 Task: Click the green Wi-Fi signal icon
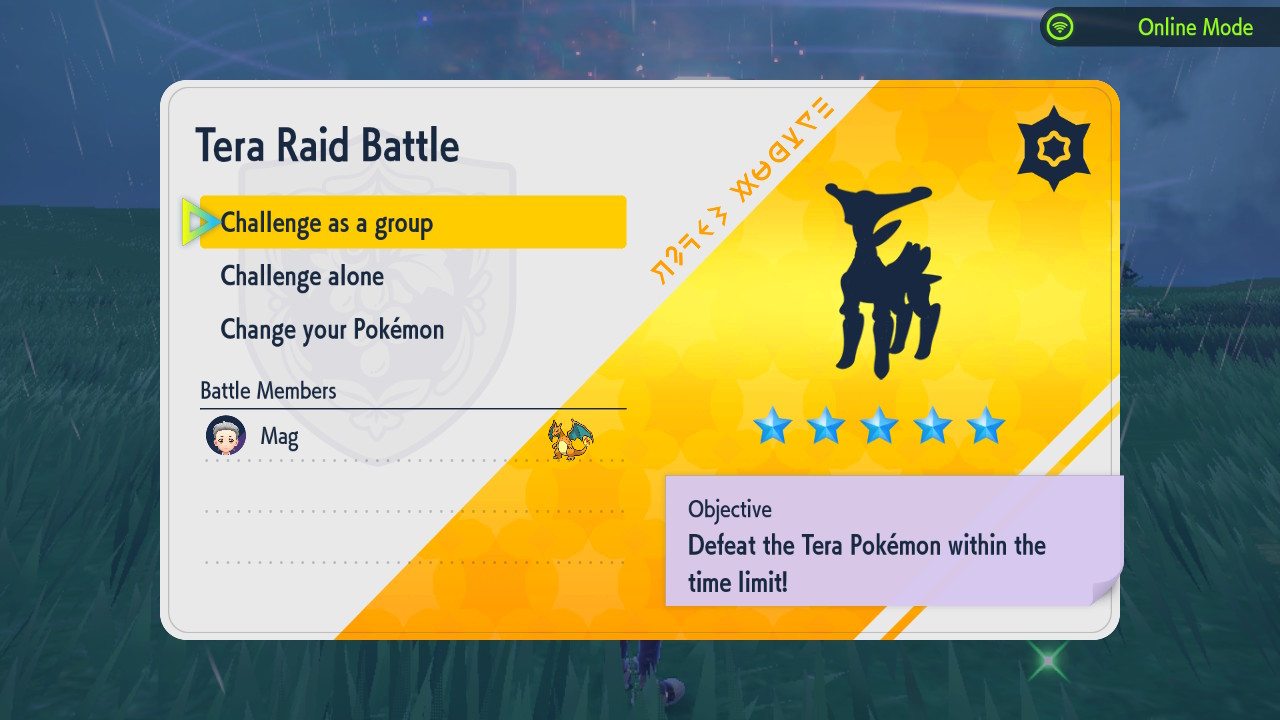[x=1062, y=27]
